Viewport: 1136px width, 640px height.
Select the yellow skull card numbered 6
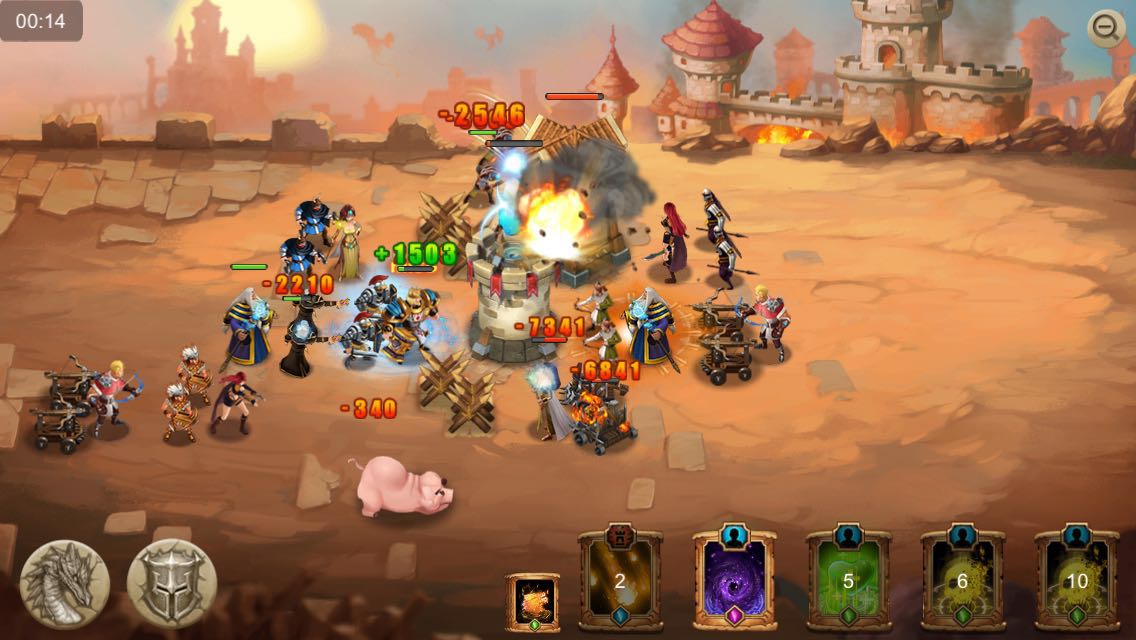pos(962,581)
